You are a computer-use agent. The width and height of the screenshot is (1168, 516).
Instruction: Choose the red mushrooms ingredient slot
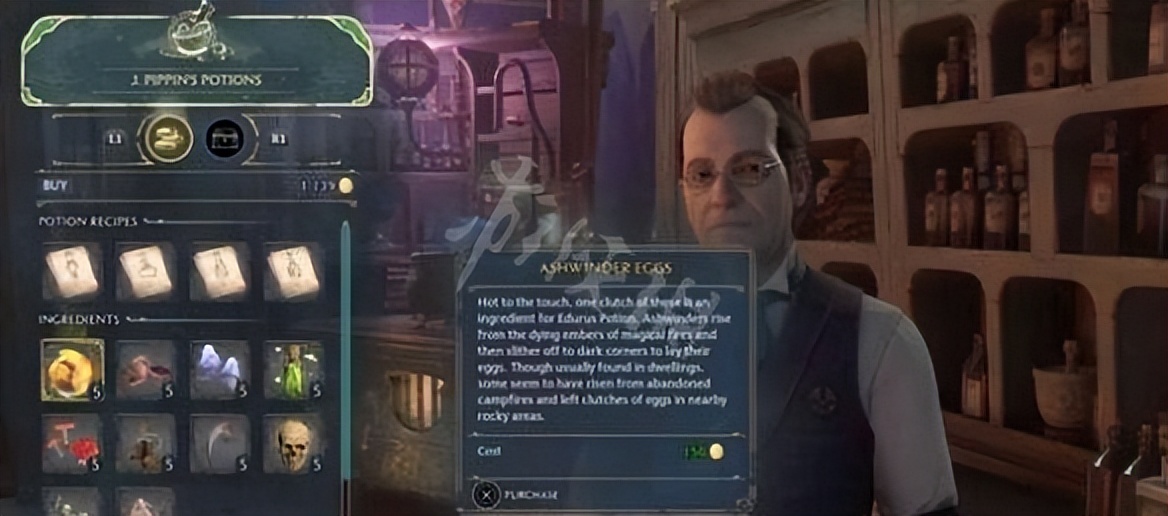tap(72, 443)
